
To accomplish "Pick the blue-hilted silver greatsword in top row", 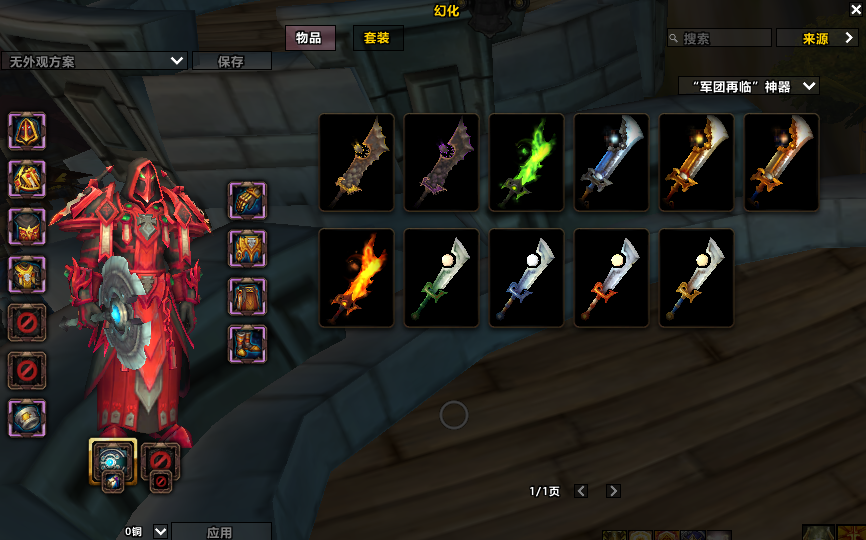I will coord(611,162).
